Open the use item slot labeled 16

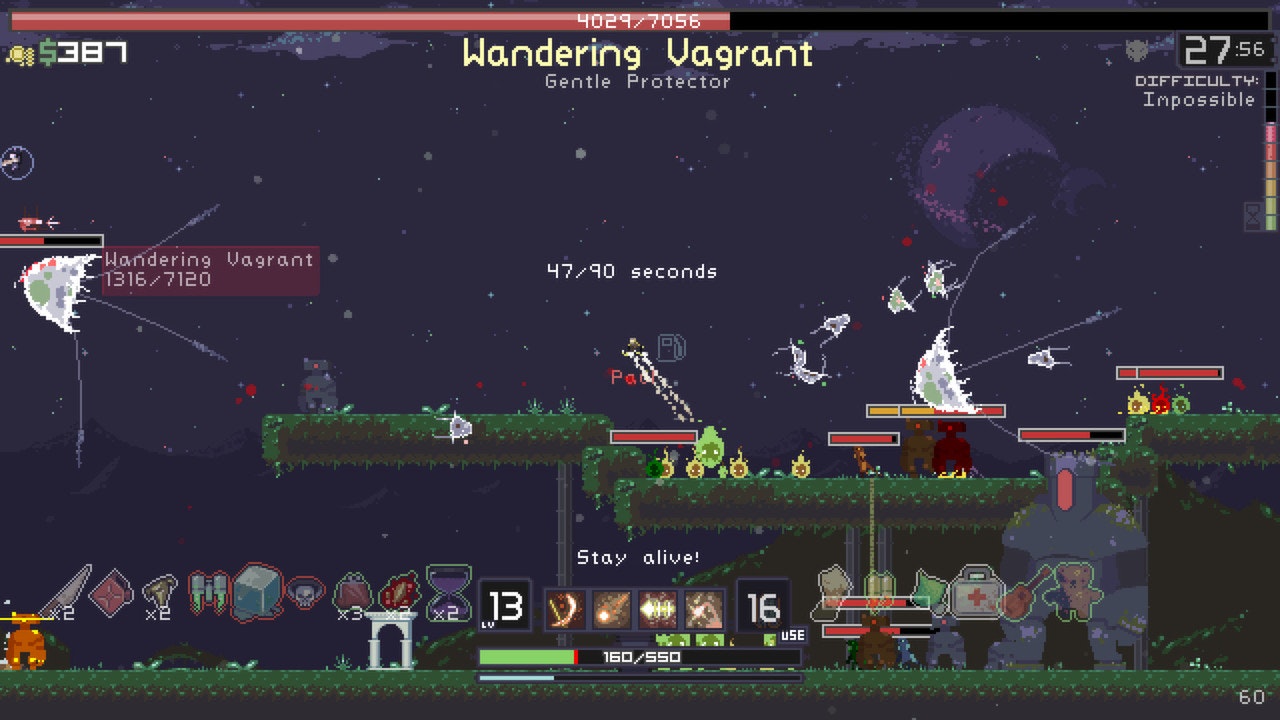(765, 605)
